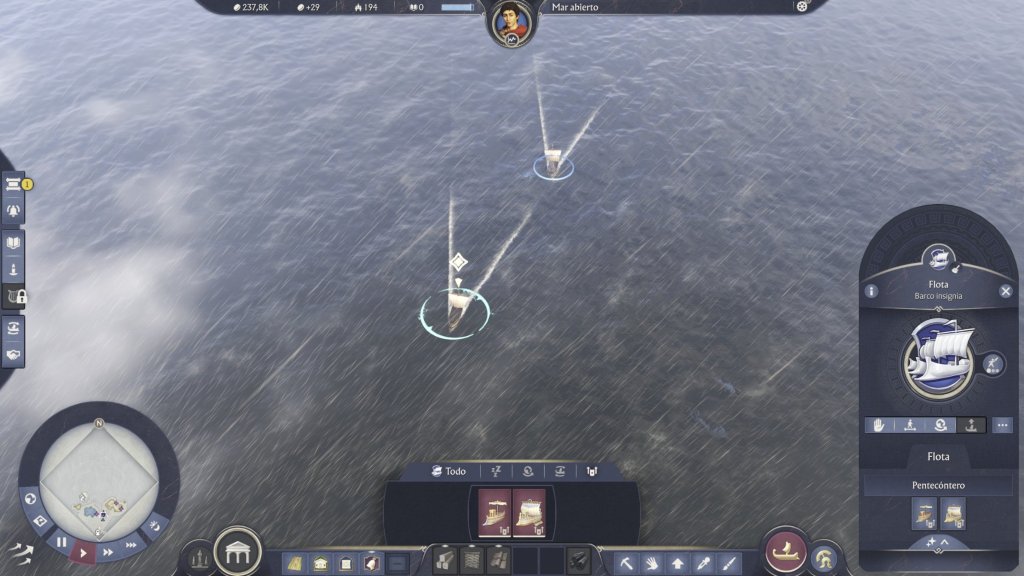Switch to the Todo ships filter

[448, 471]
